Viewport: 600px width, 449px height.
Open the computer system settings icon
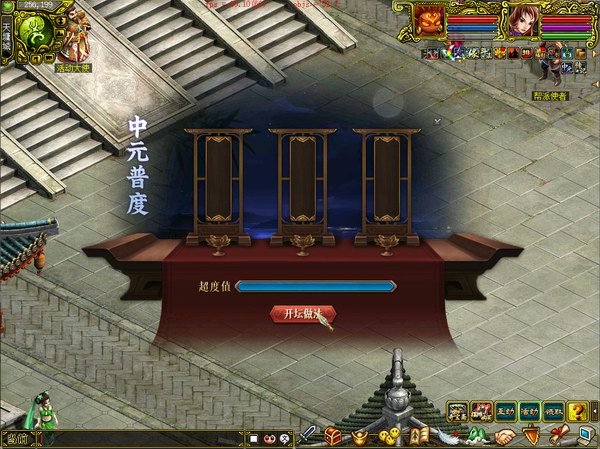[x=583, y=436]
